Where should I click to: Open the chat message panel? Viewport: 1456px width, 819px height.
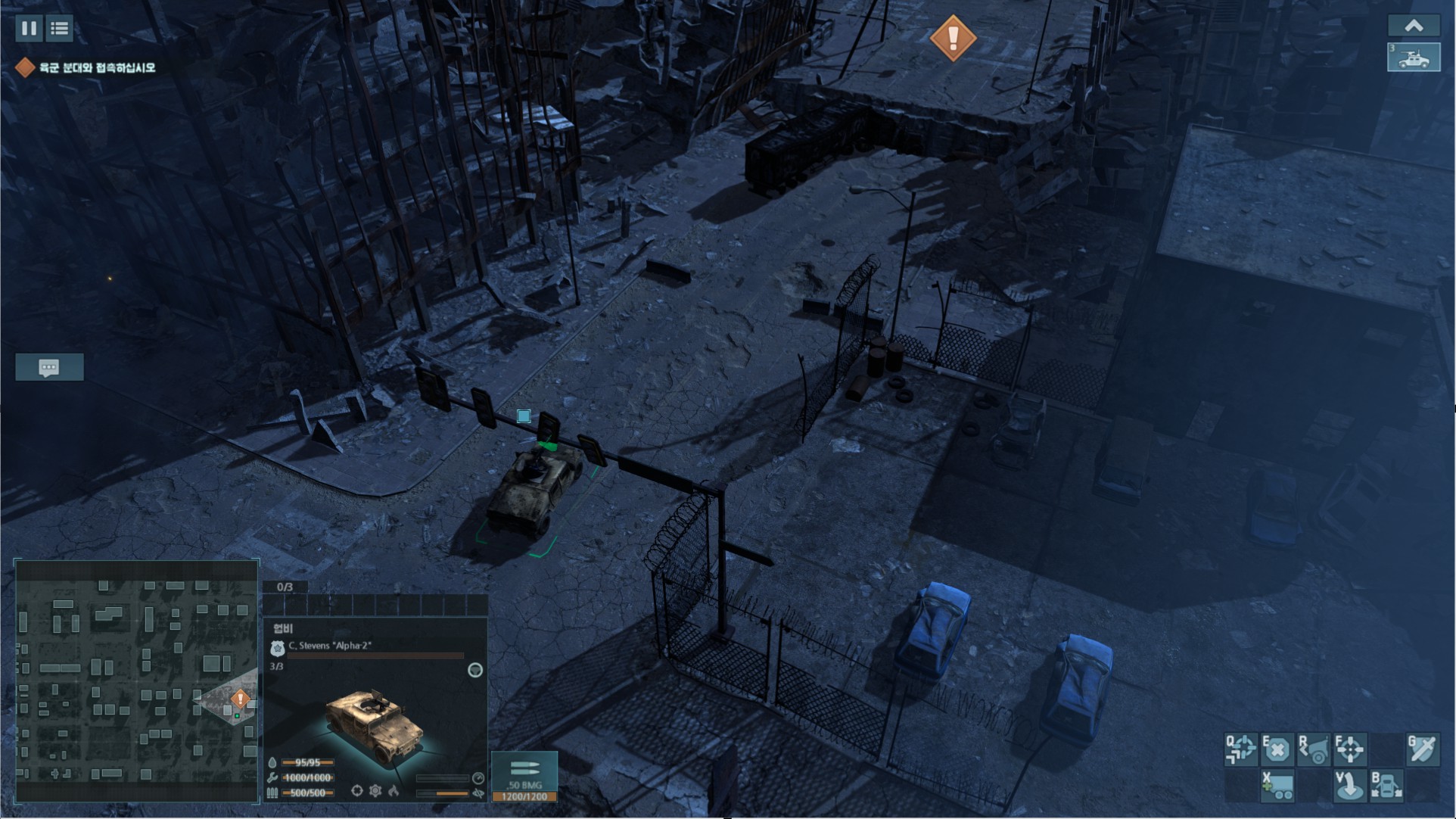point(49,368)
